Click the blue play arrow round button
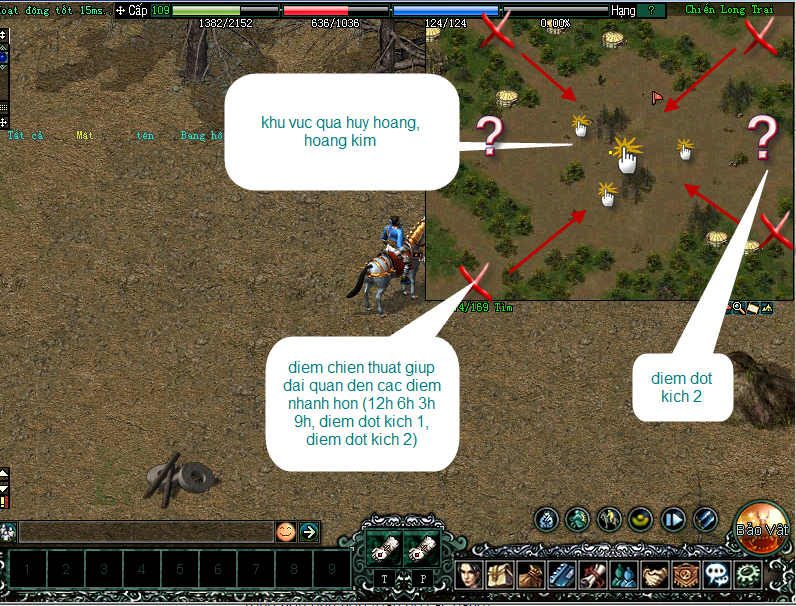 pyautogui.click(x=673, y=519)
